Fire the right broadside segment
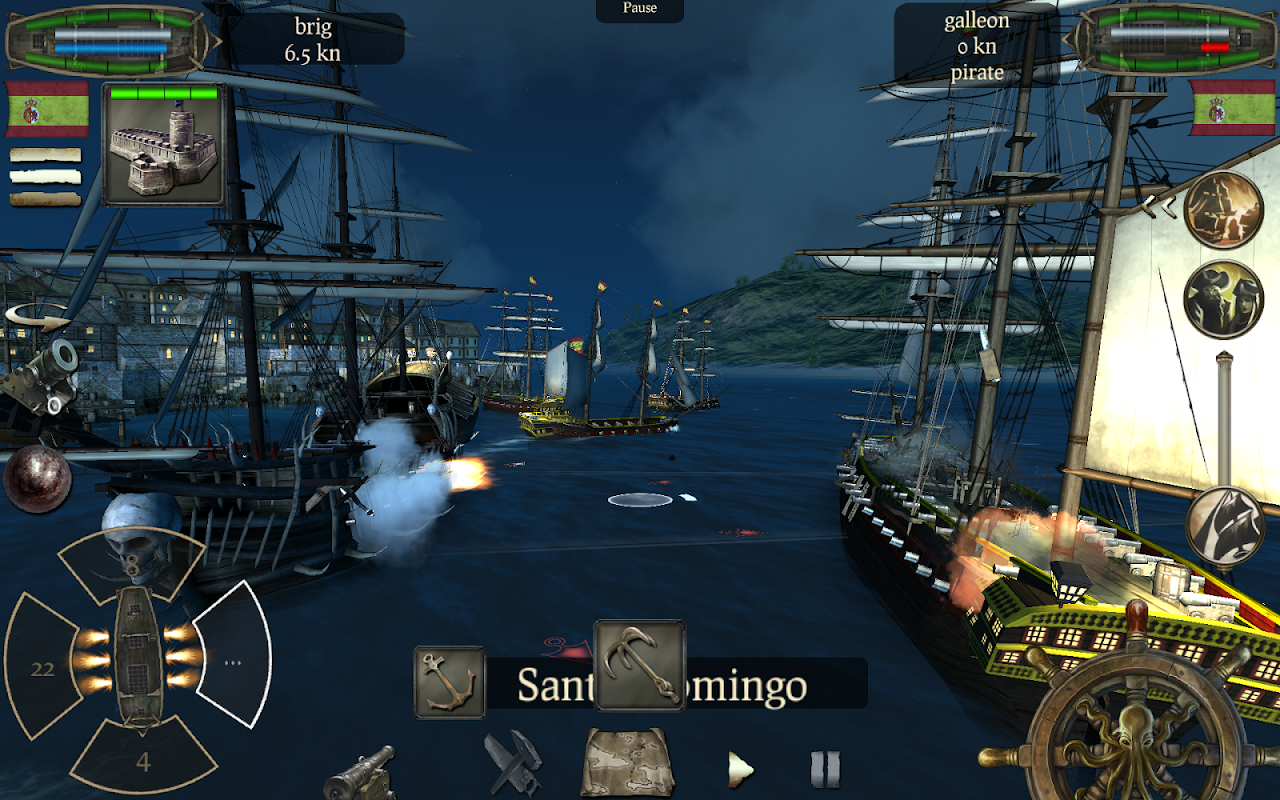 pos(233,660)
